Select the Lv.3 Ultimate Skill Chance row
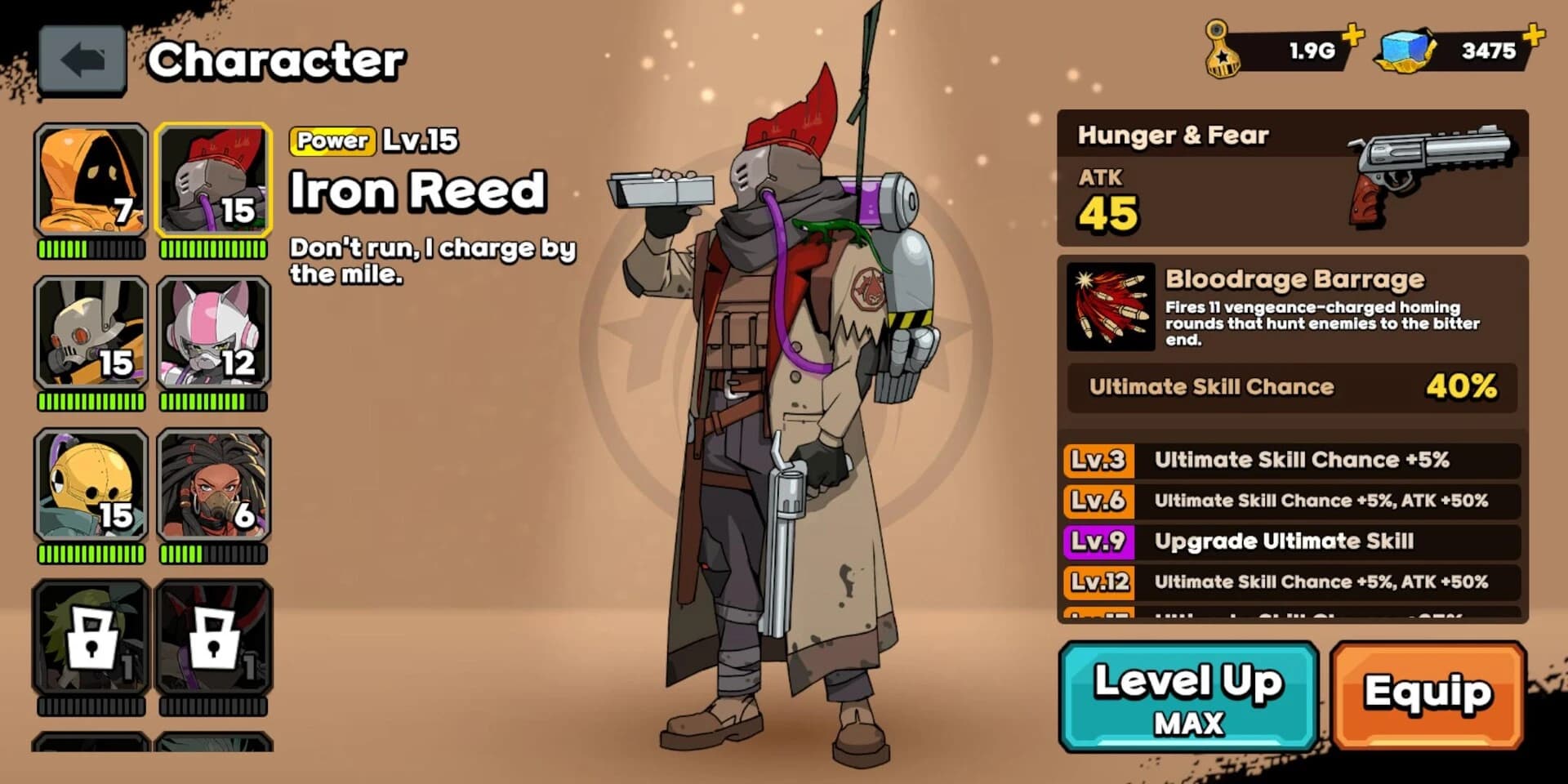 pos(1292,460)
